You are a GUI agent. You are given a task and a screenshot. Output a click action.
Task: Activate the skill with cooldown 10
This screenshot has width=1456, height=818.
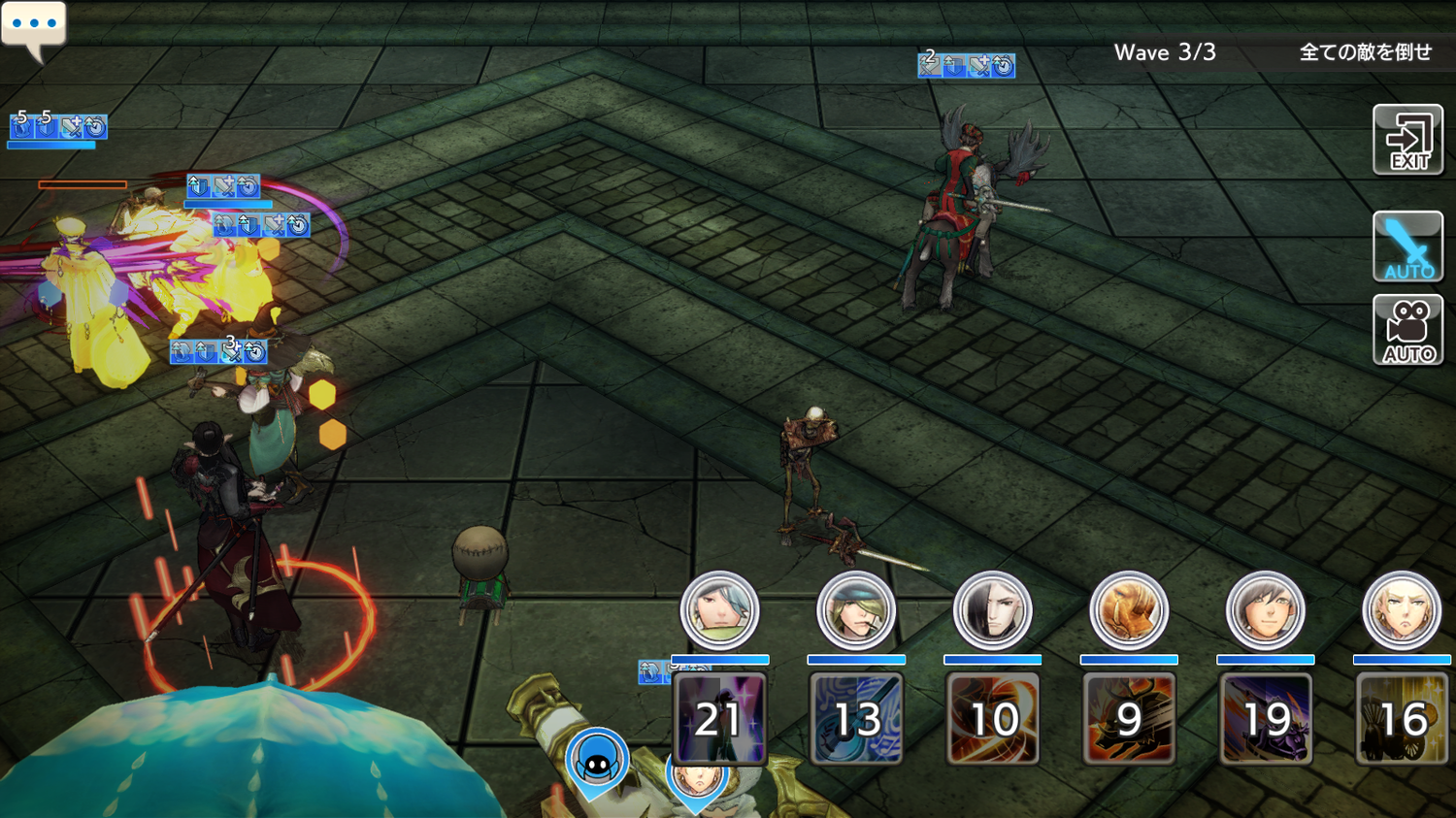coord(992,719)
